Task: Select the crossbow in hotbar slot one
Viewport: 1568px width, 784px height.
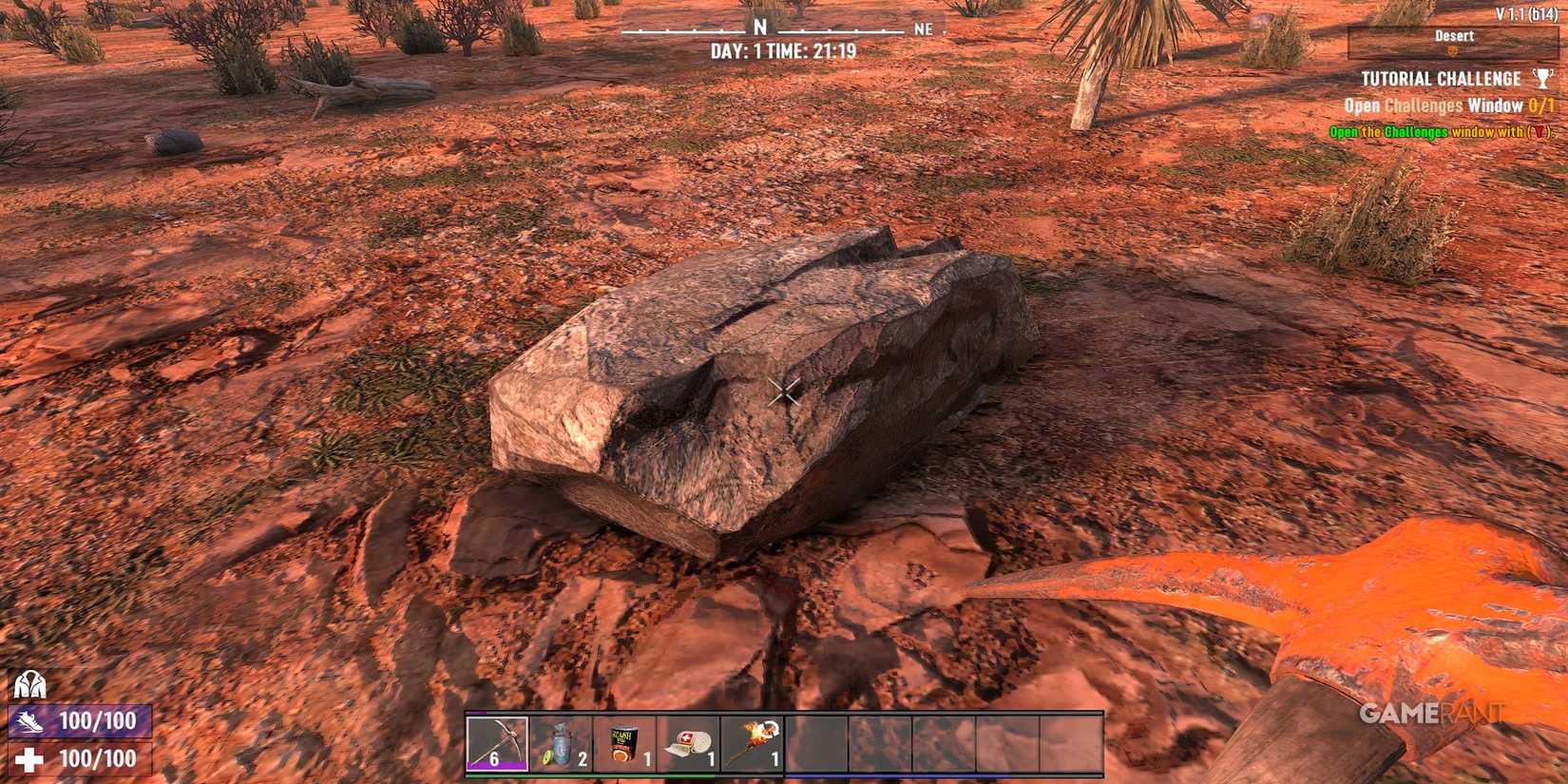Action: point(496,741)
